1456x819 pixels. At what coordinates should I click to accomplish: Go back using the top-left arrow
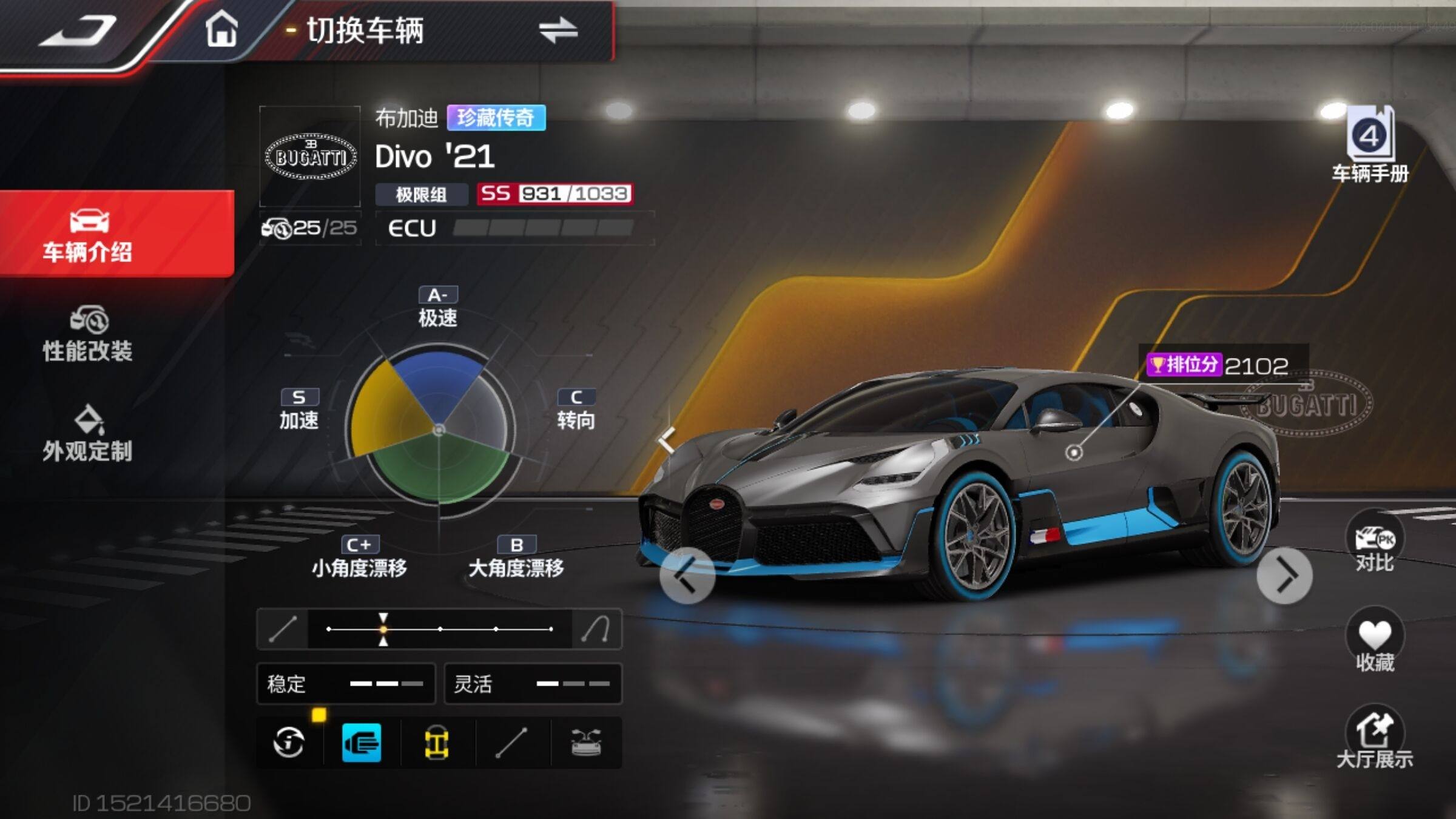(x=78, y=32)
